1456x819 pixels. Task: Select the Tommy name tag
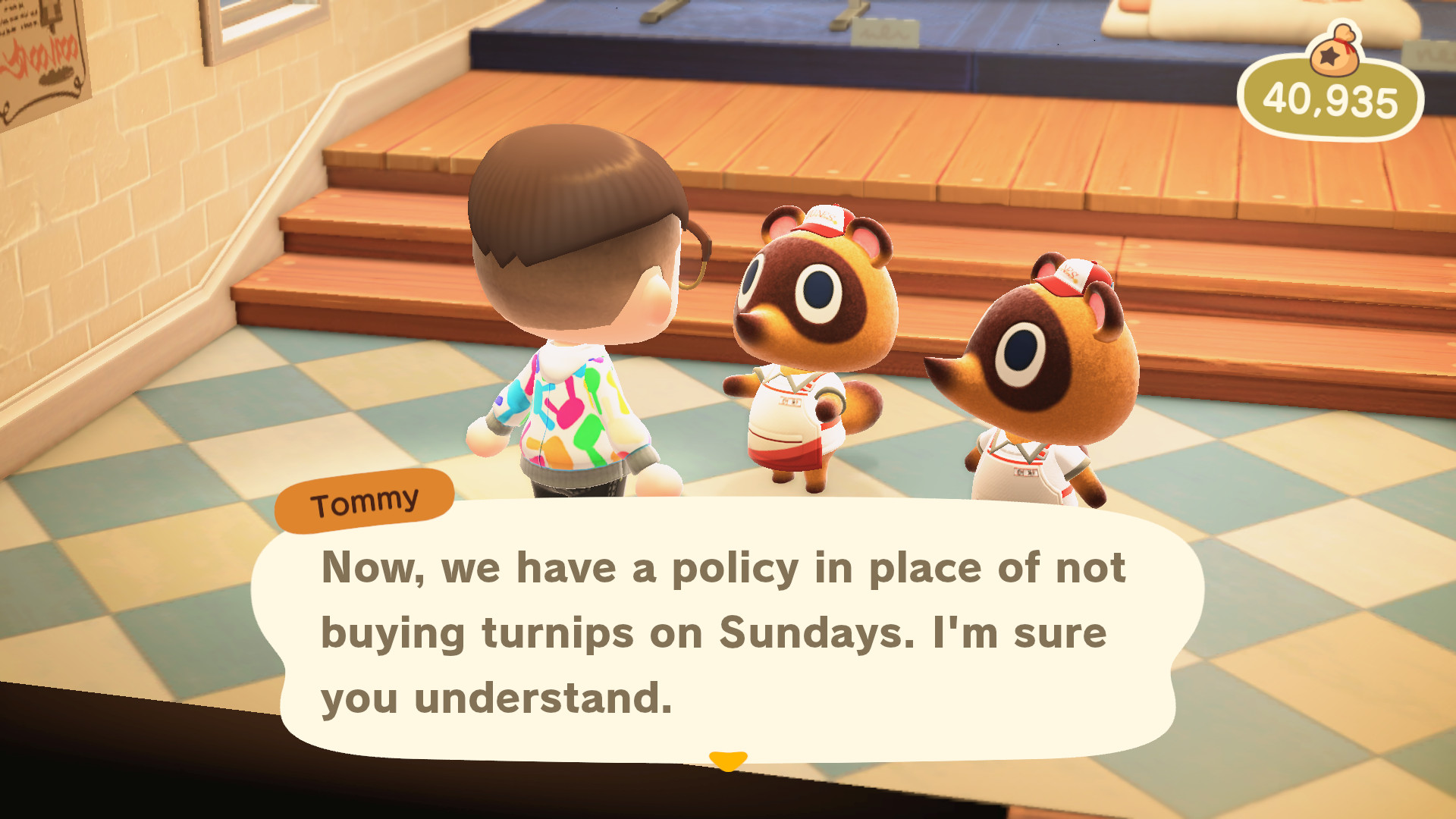coord(366,499)
